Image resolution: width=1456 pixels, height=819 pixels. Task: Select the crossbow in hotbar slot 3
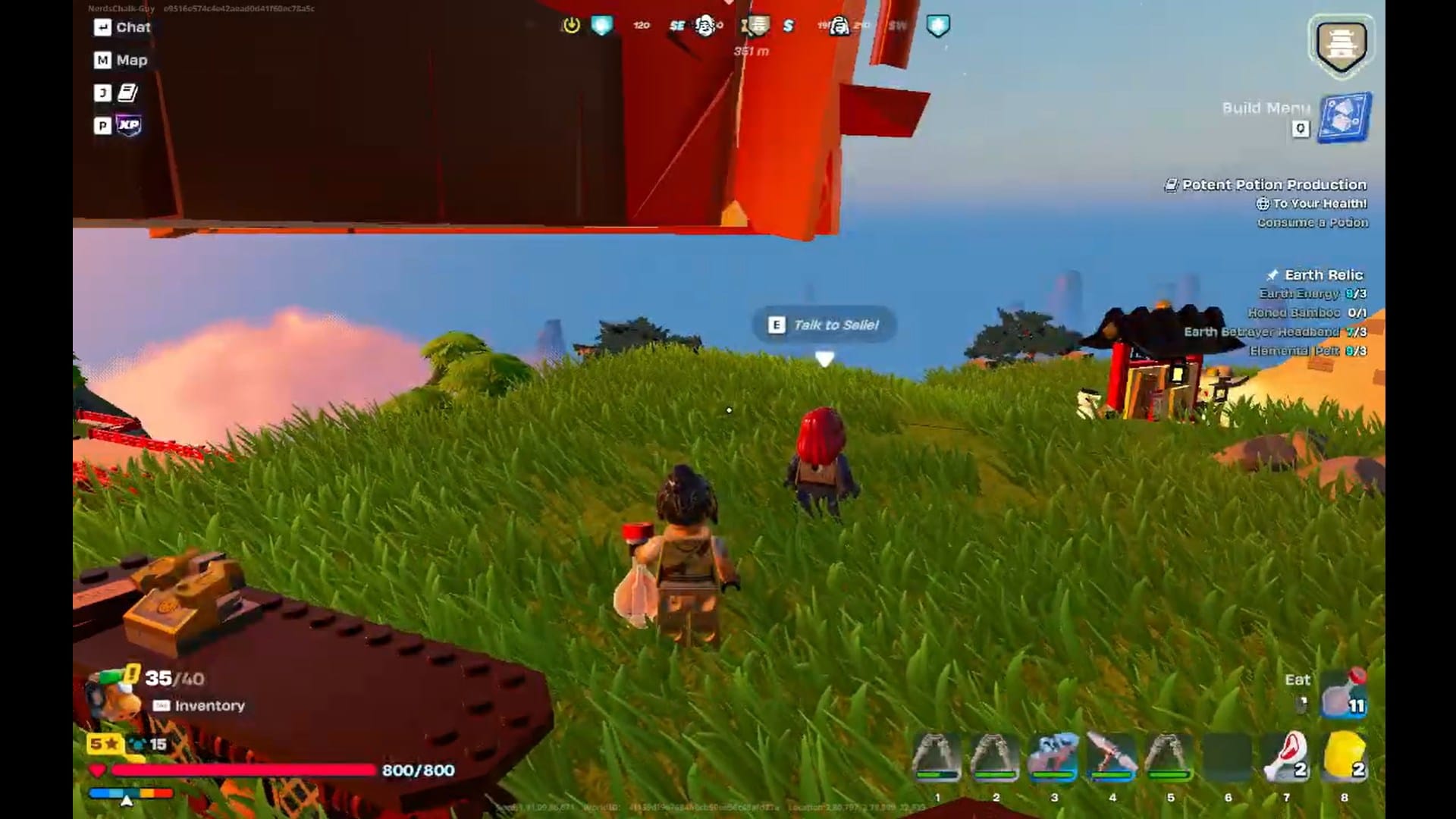[1054, 757]
